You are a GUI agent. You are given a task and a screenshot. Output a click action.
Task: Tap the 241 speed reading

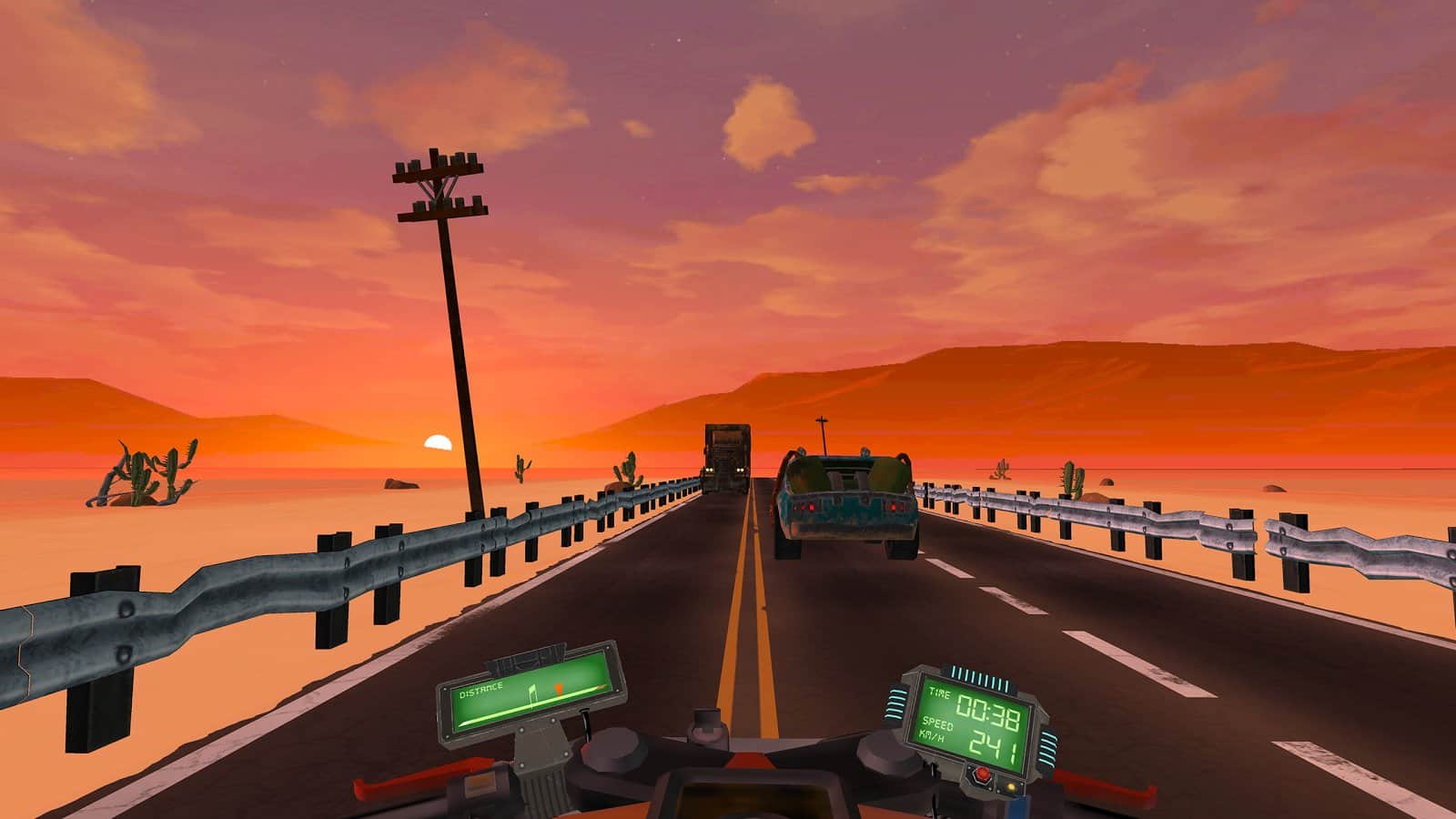click(x=994, y=743)
